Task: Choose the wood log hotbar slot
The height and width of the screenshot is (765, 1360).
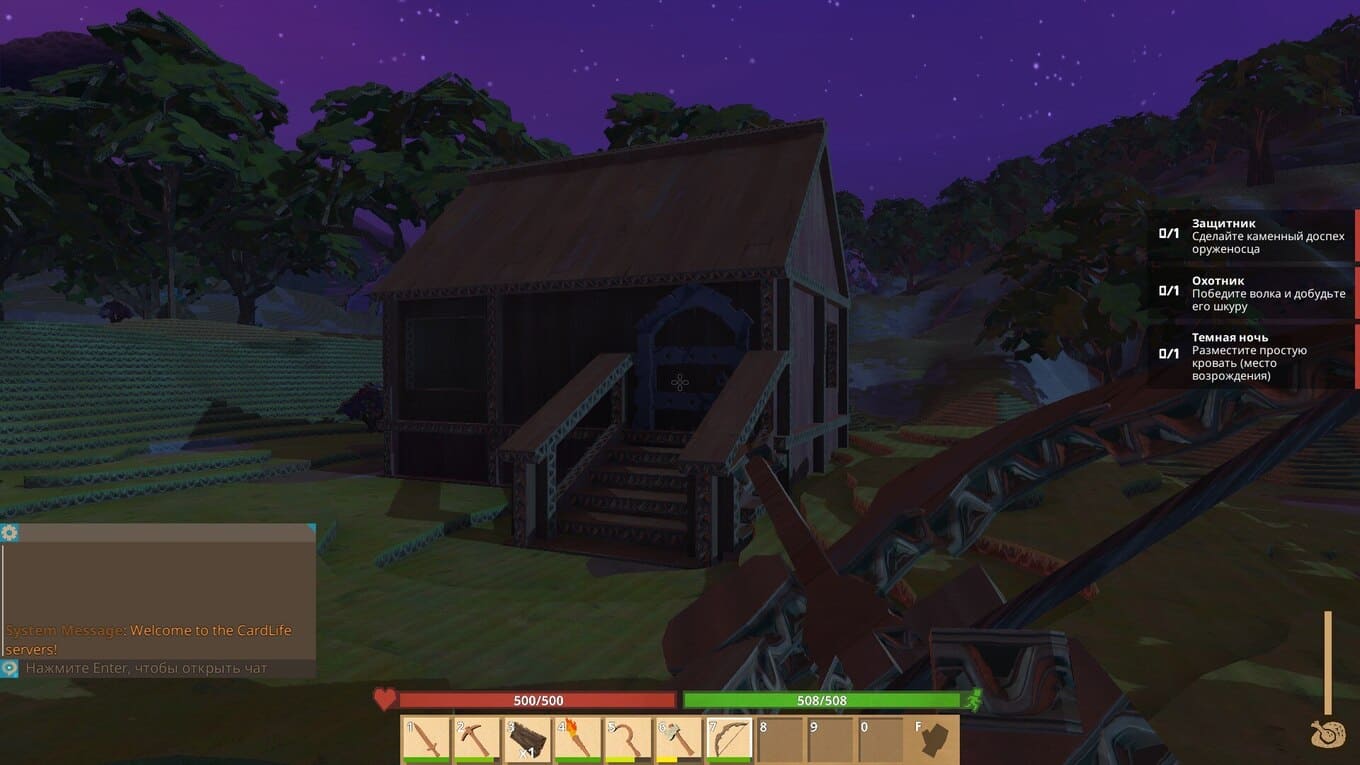Action: pyautogui.click(x=528, y=740)
